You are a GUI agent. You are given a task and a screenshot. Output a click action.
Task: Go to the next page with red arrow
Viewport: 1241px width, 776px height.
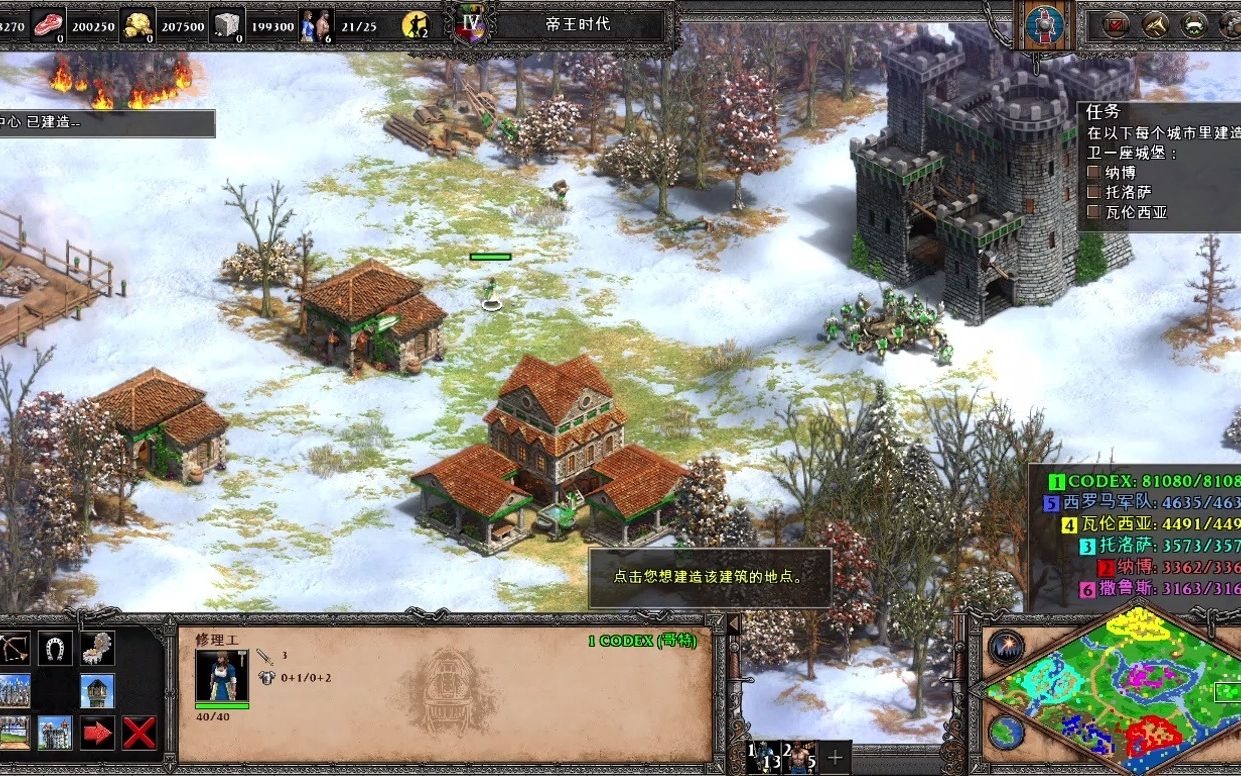[97, 732]
